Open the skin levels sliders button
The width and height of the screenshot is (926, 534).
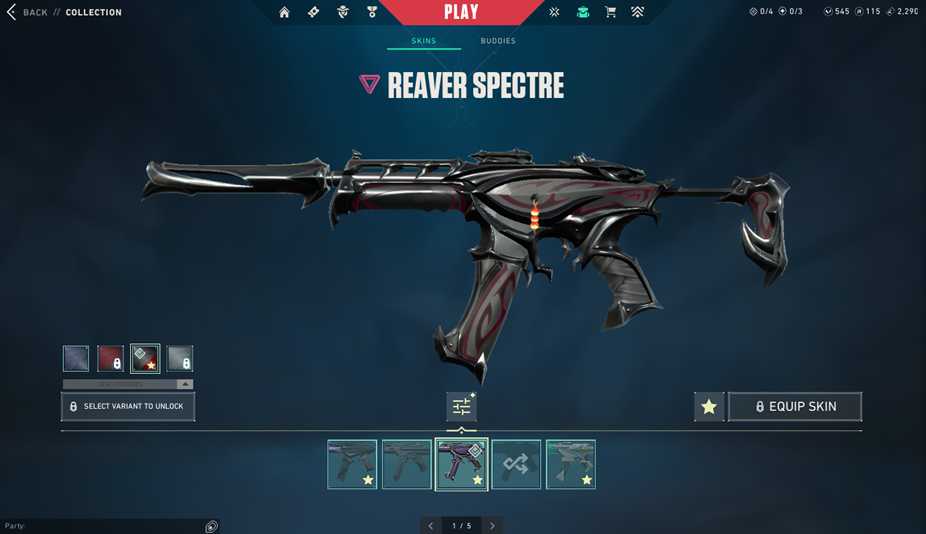click(x=461, y=406)
